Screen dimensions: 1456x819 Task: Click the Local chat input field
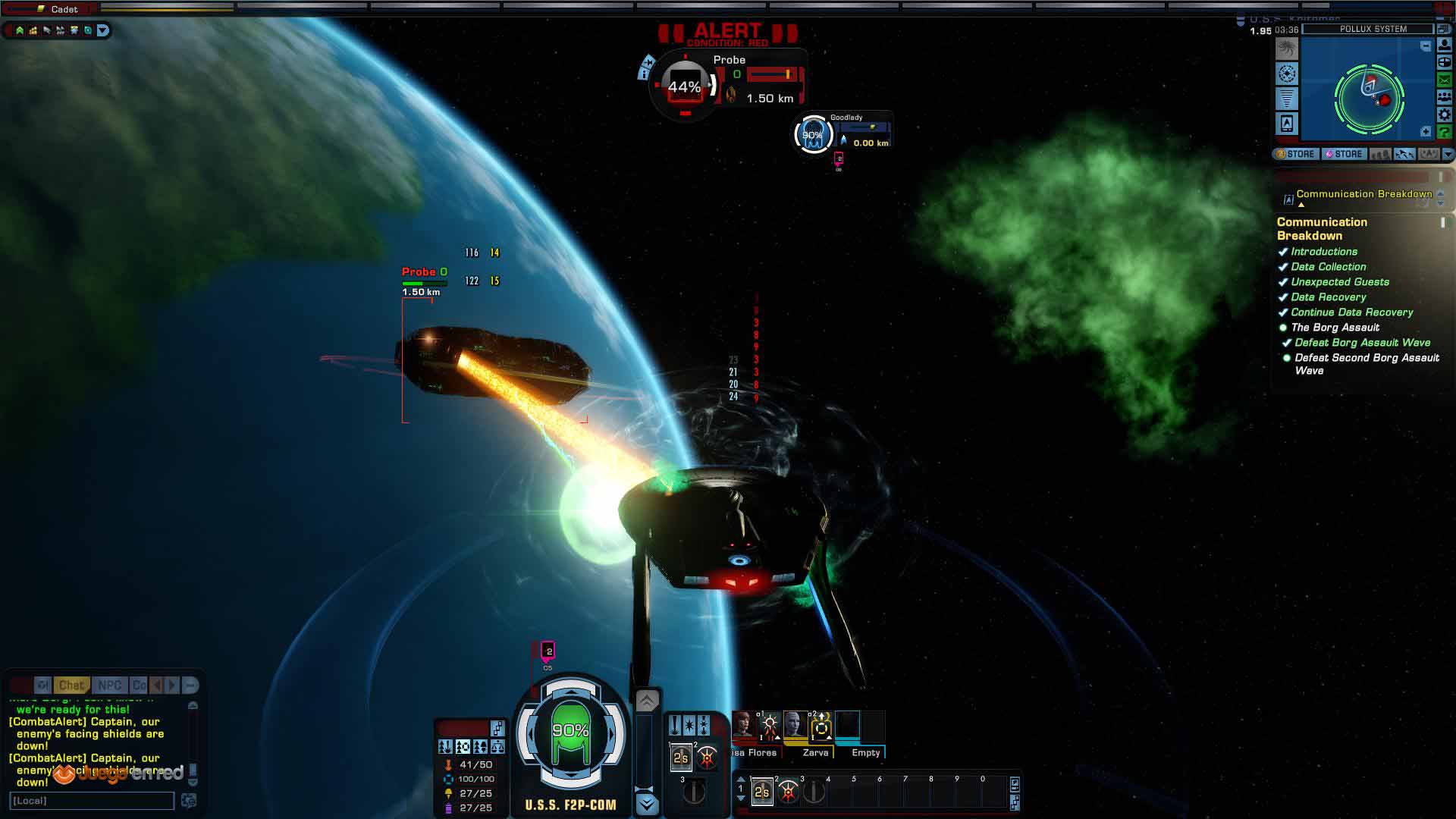click(x=92, y=801)
